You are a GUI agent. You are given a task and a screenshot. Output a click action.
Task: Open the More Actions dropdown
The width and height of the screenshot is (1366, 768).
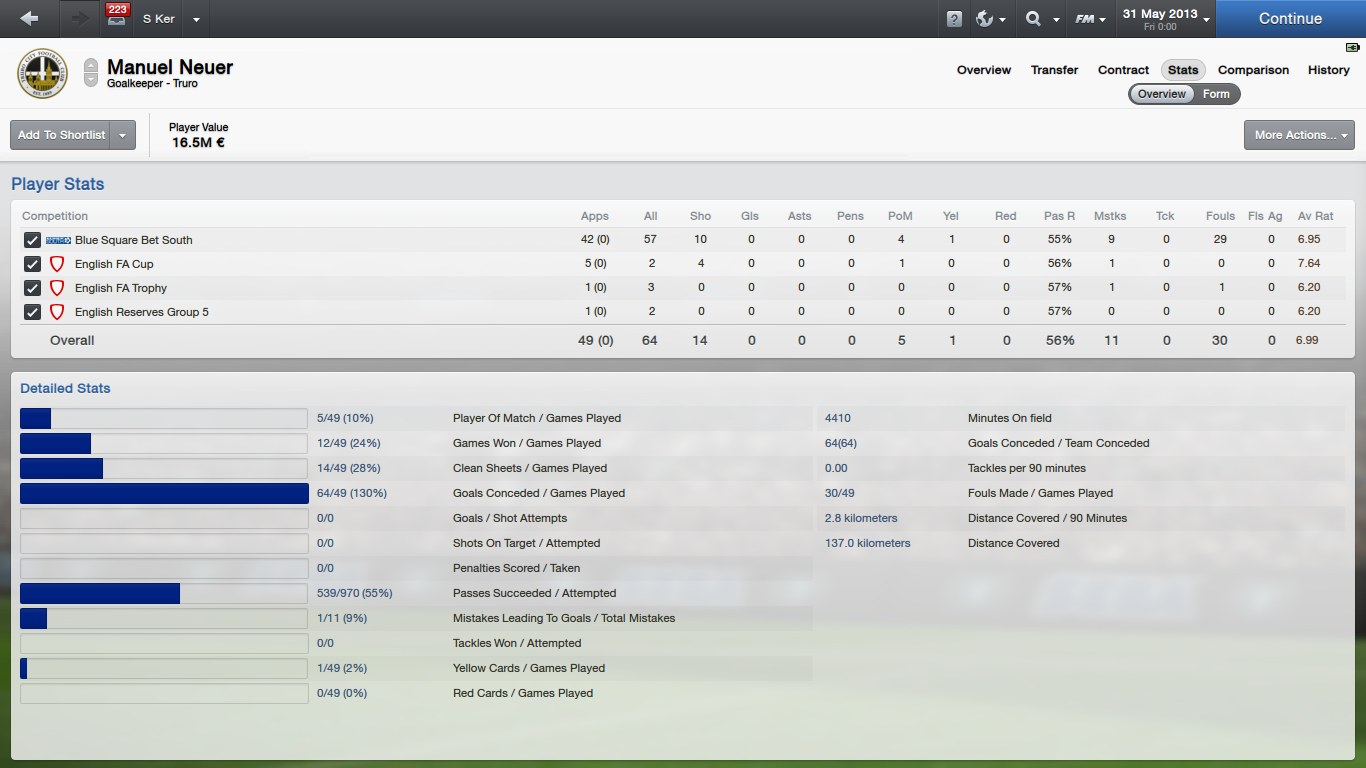[1298, 135]
